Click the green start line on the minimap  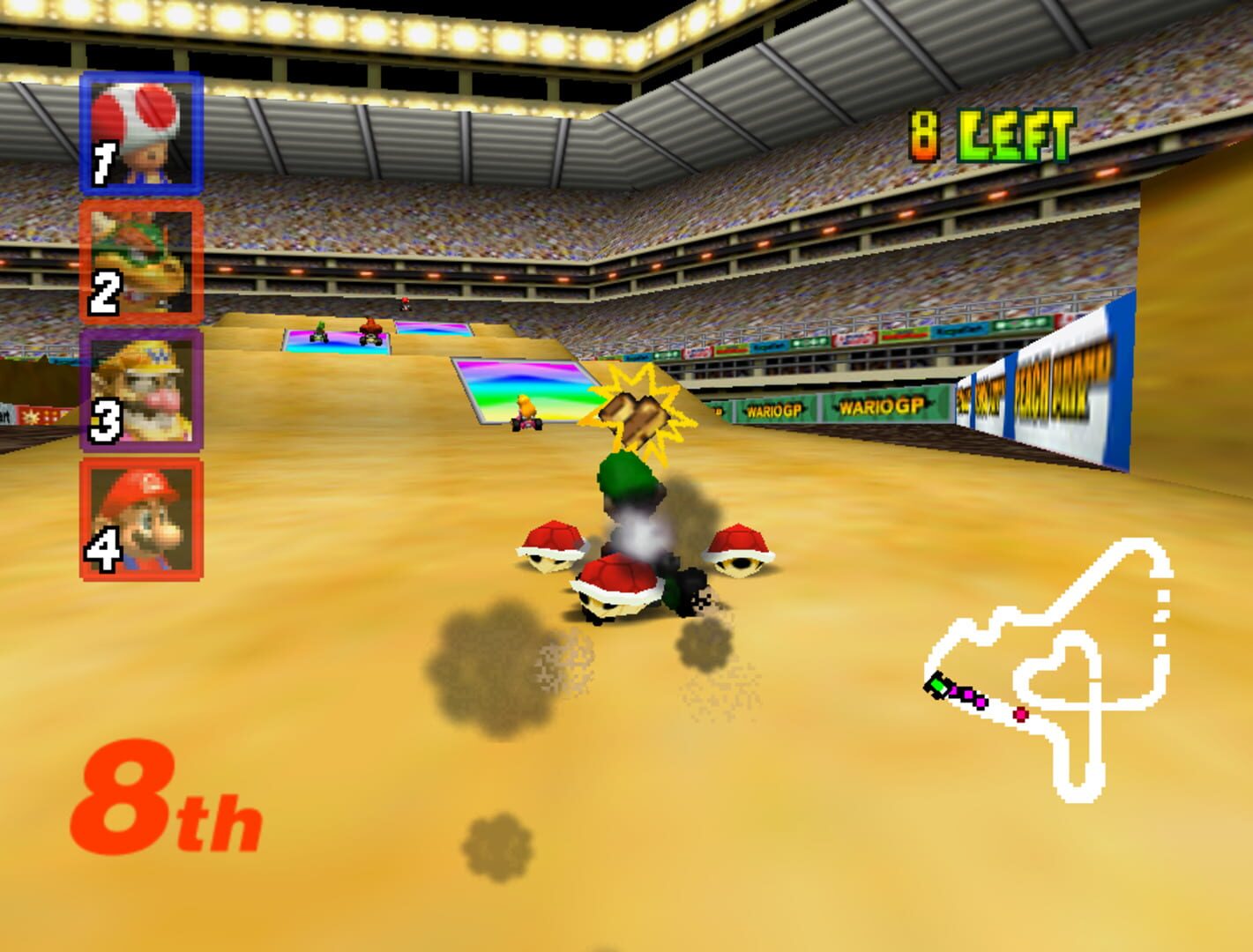[936, 686]
